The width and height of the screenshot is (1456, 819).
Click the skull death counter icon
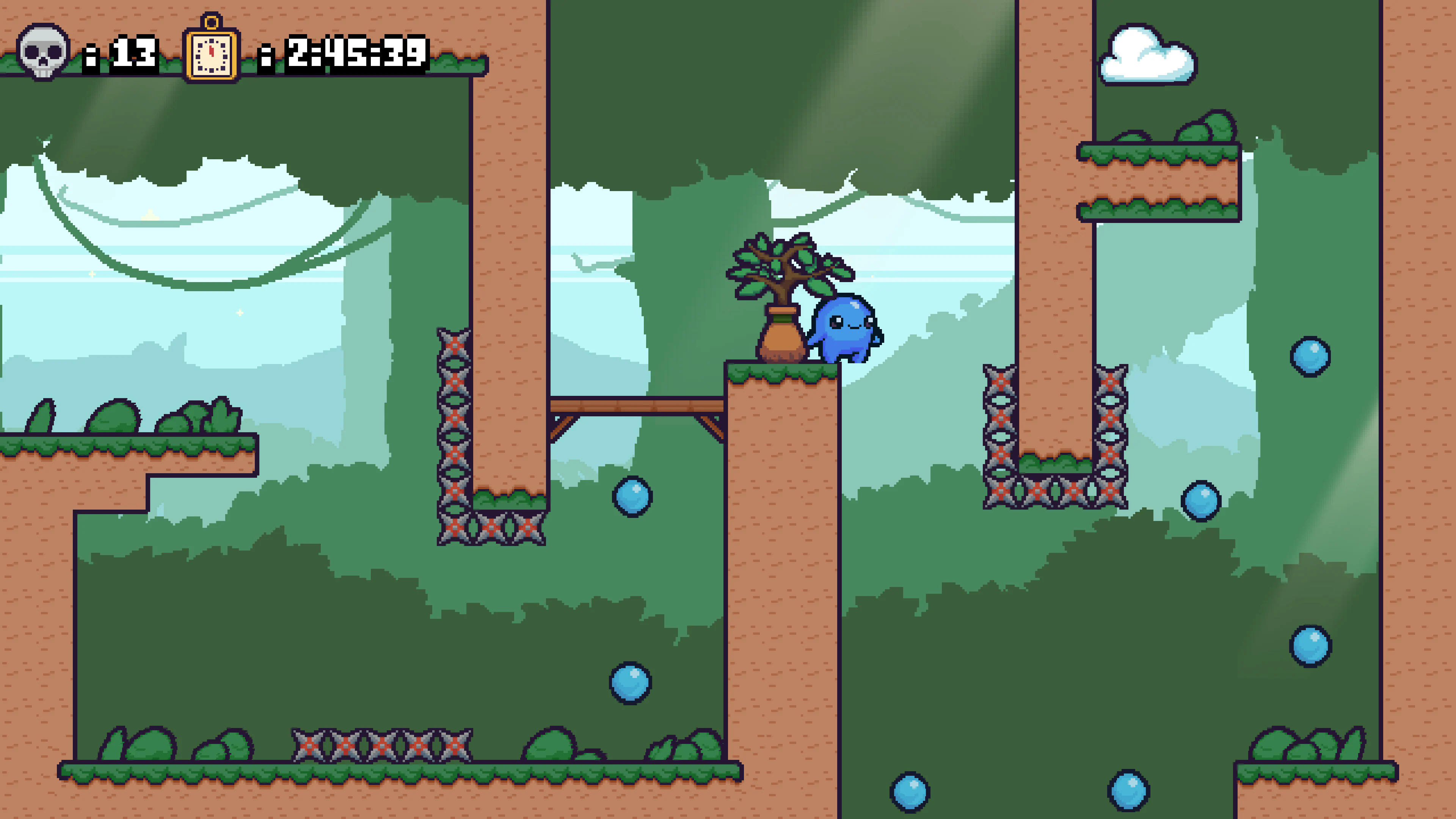(42, 54)
